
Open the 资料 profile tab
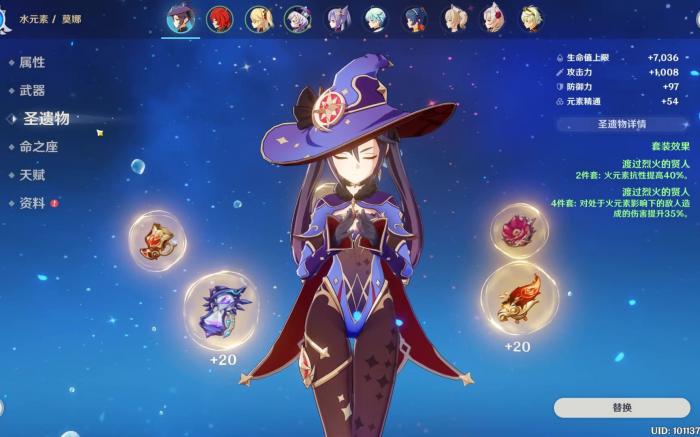[32, 203]
